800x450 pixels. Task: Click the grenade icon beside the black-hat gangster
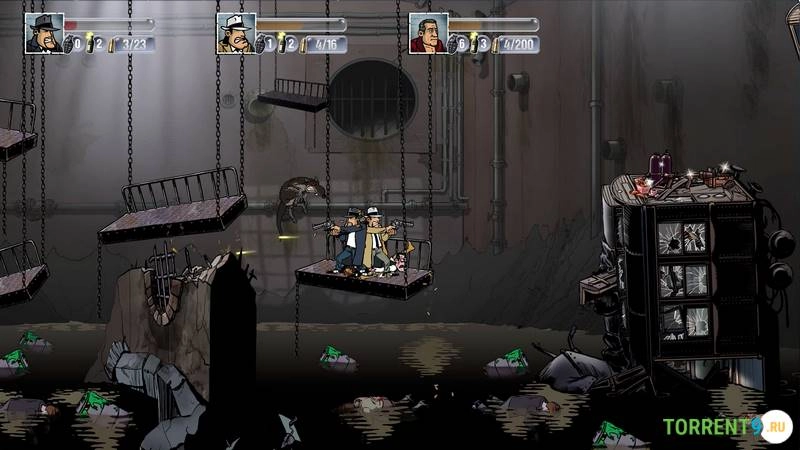pos(70,44)
